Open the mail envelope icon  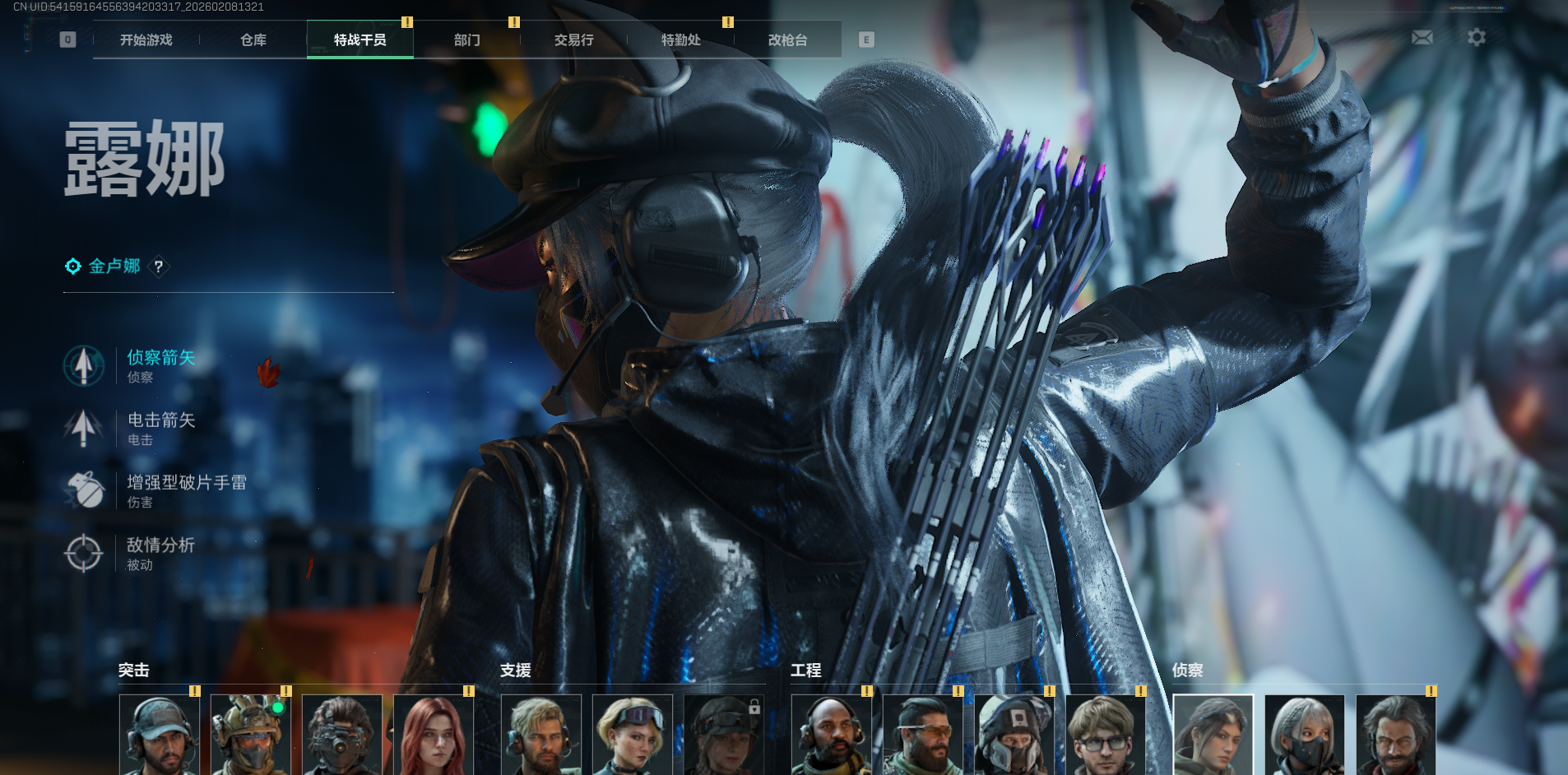click(x=1422, y=38)
